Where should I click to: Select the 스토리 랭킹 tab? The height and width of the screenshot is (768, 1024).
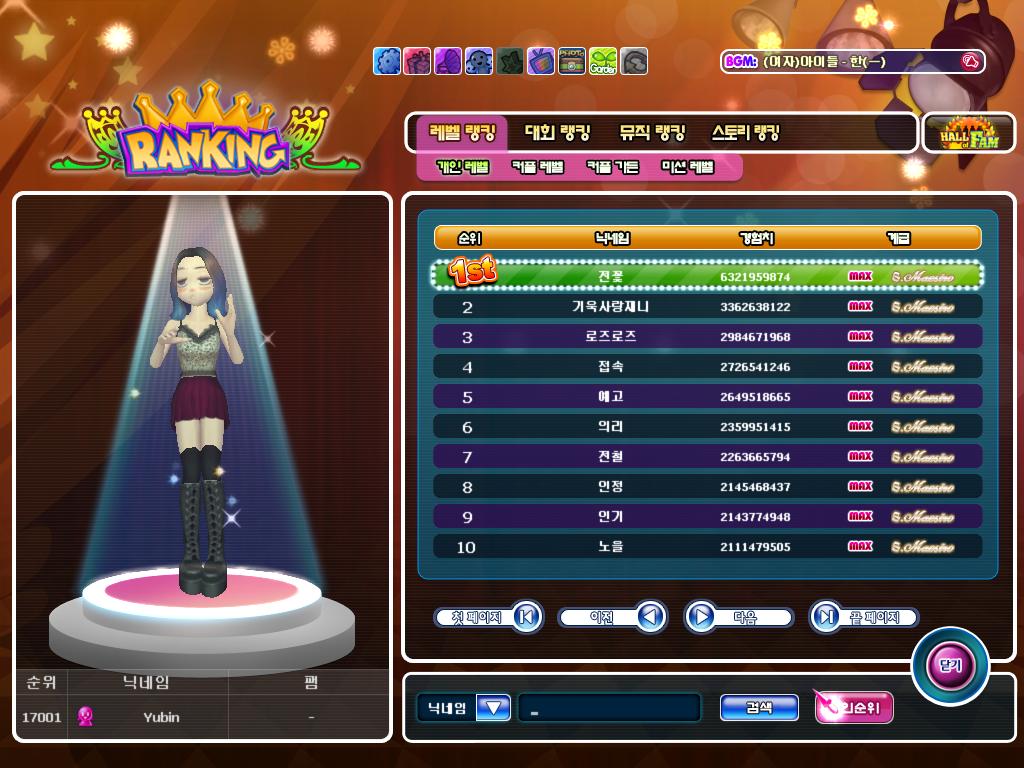click(x=745, y=133)
